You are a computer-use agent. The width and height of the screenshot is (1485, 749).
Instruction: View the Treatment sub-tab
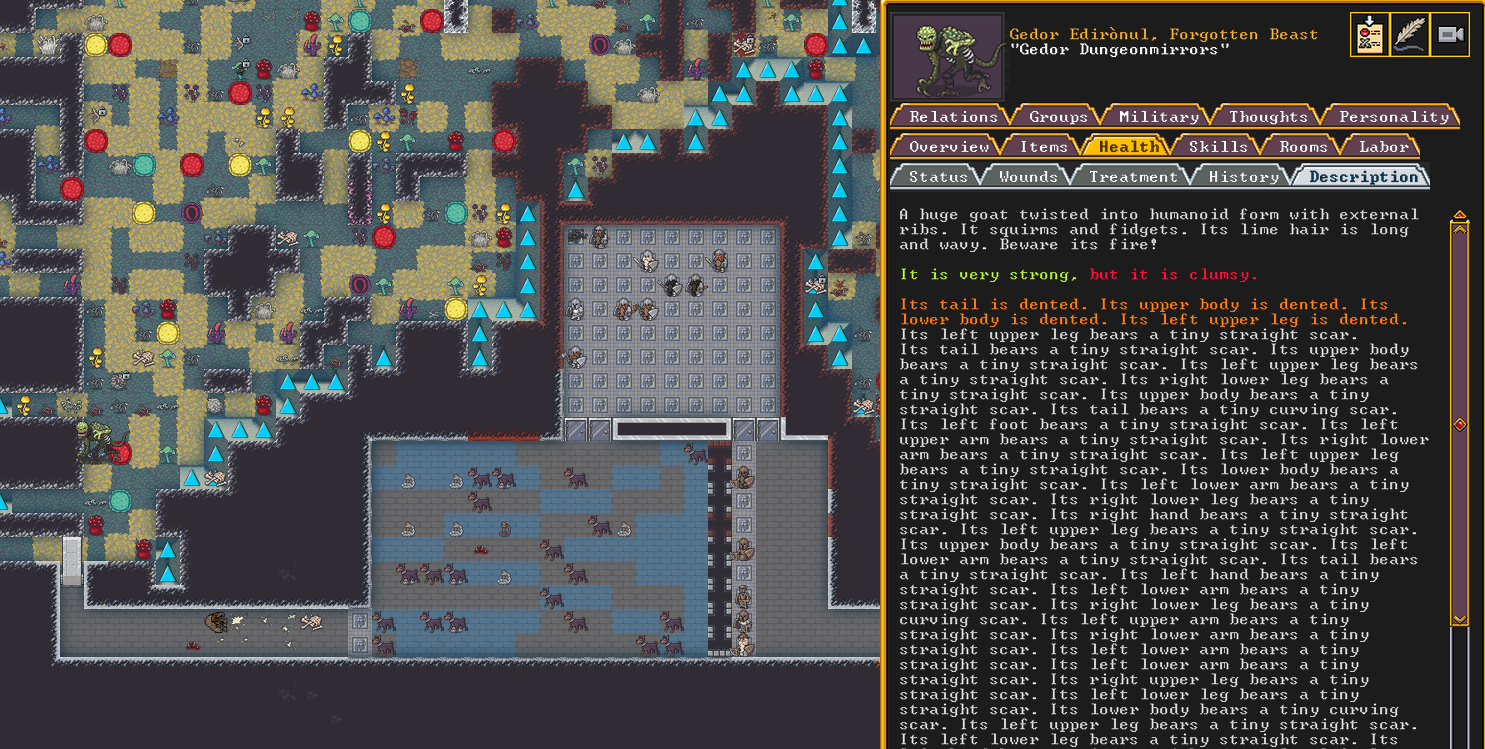[x=1133, y=177]
